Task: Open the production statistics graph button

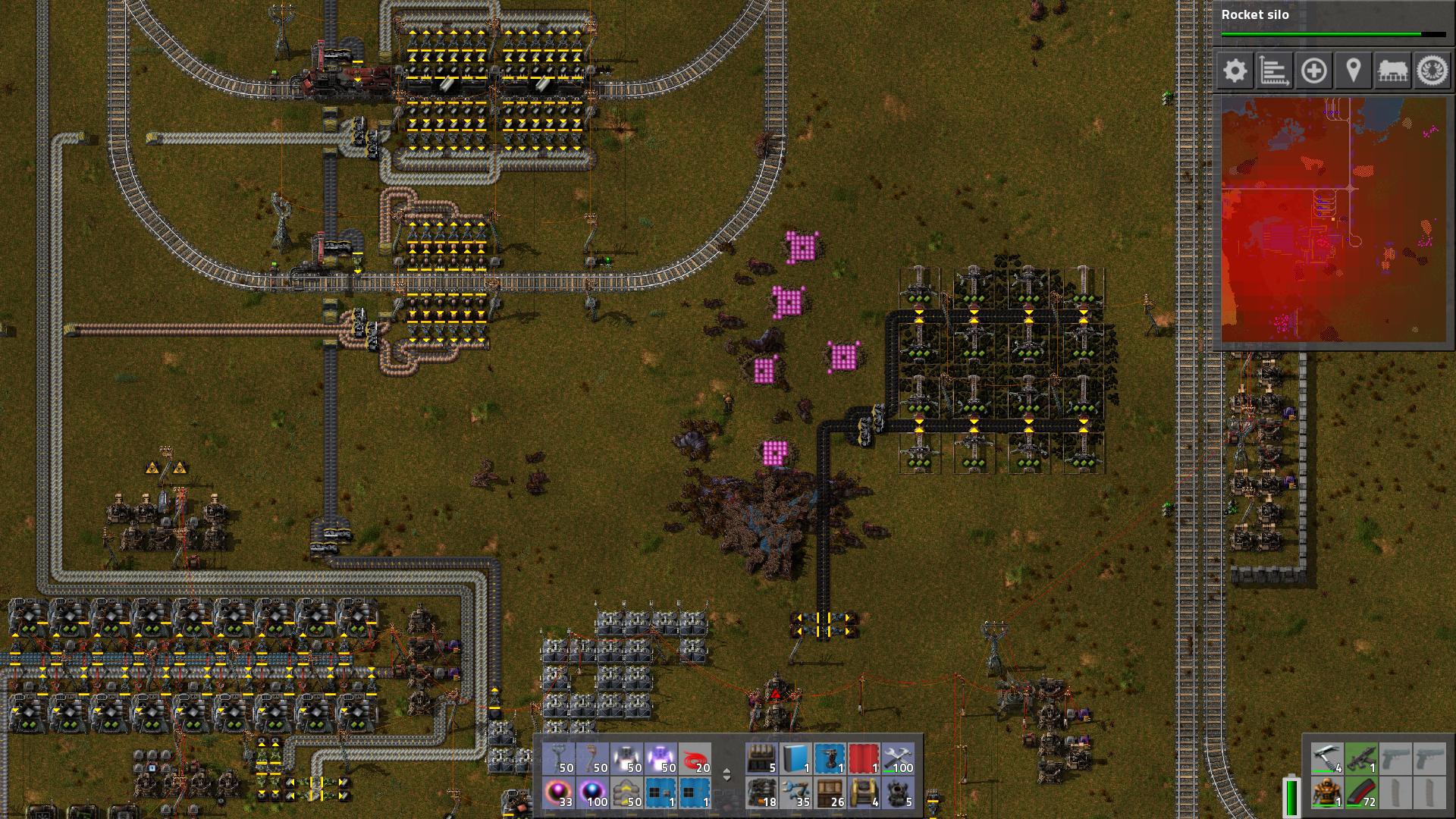Action: [1274, 71]
